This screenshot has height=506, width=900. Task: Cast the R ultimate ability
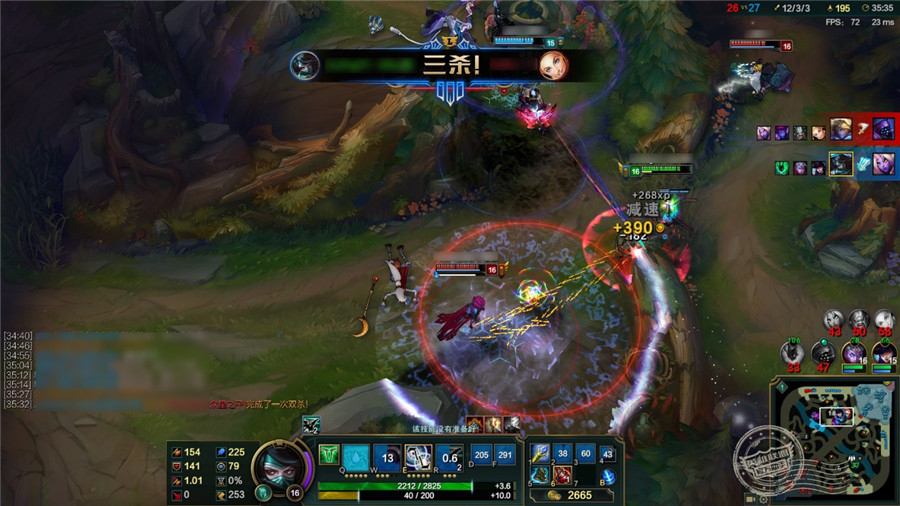click(x=450, y=456)
